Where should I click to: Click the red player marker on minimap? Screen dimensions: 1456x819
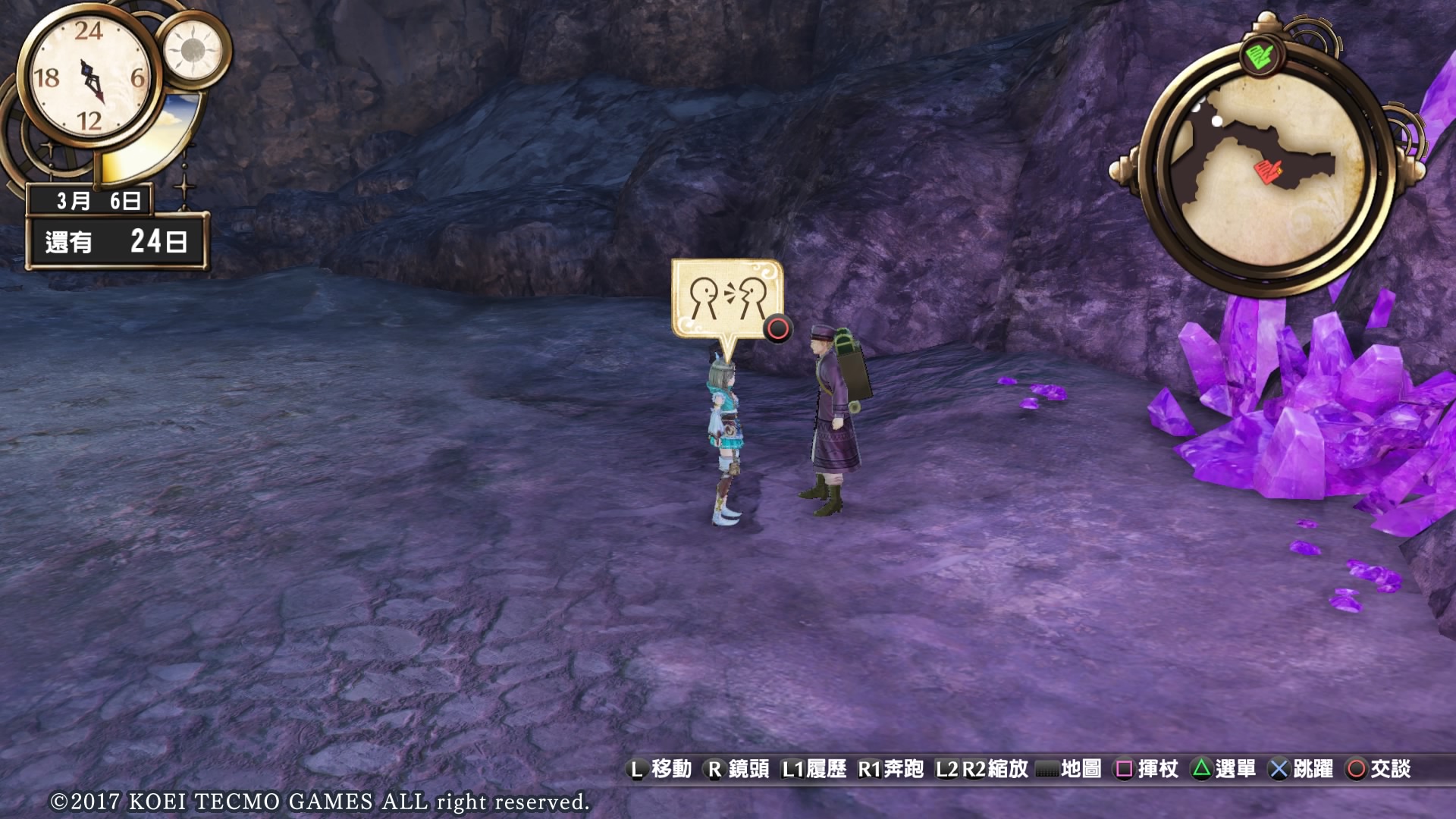tap(1266, 171)
